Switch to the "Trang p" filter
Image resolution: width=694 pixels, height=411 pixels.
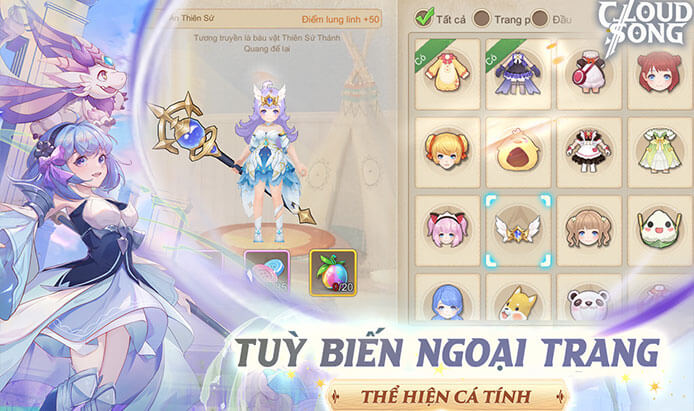pyautogui.click(x=482, y=18)
